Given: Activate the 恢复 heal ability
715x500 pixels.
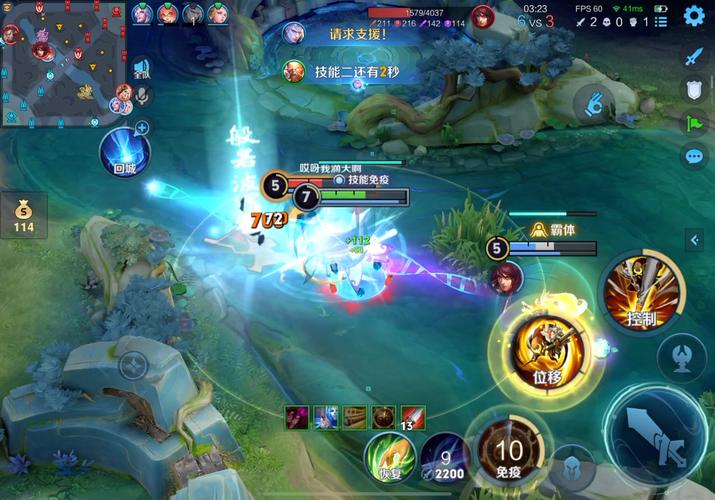Looking at the screenshot, I should pos(389,457).
